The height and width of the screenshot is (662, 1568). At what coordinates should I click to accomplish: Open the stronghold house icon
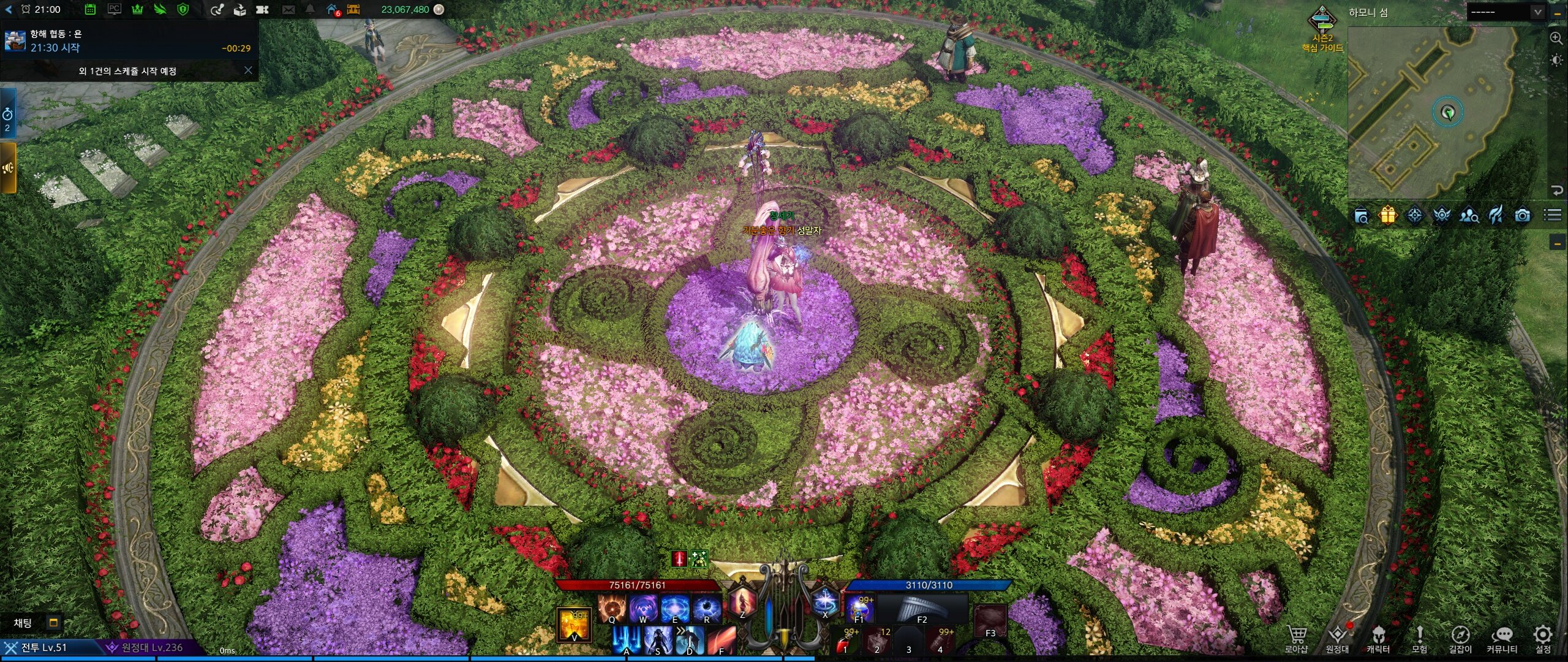click(x=332, y=9)
